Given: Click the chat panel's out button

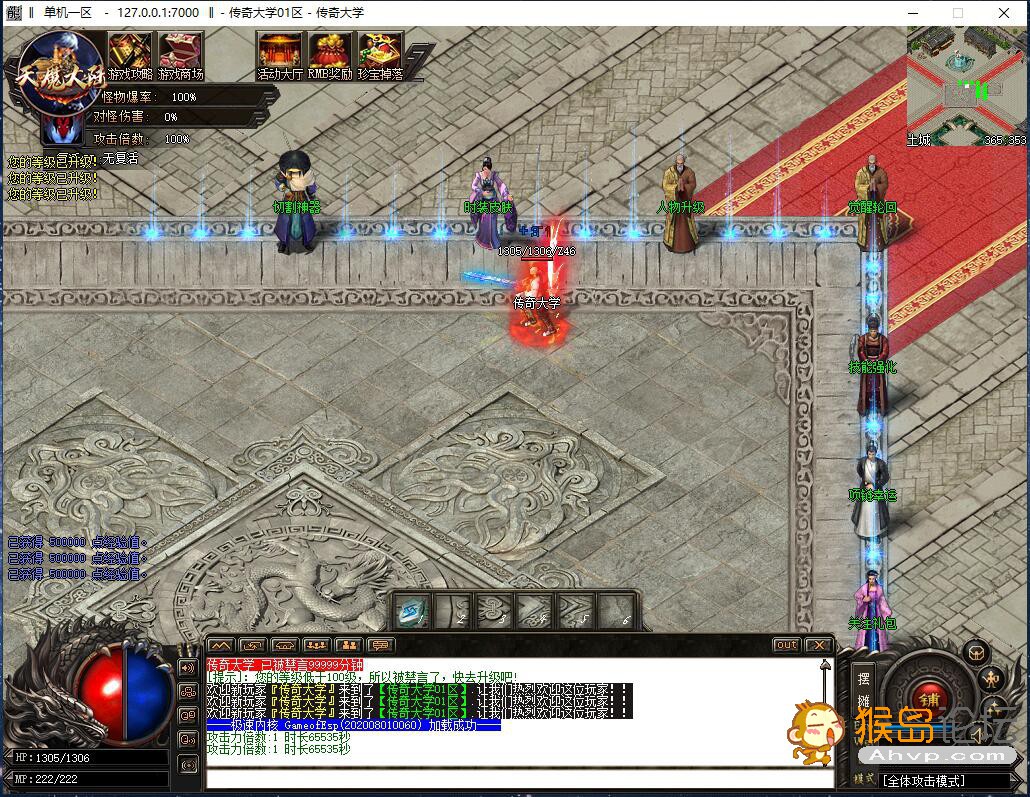Looking at the screenshot, I should (786, 645).
